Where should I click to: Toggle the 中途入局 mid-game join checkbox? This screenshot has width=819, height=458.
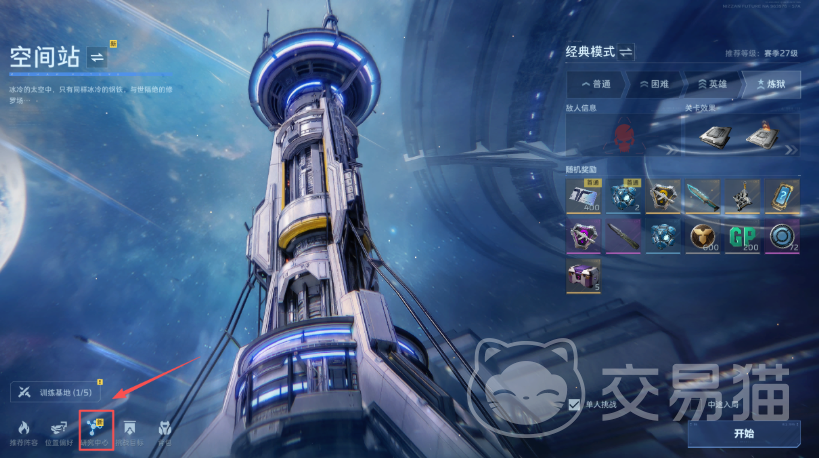click(696, 404)
